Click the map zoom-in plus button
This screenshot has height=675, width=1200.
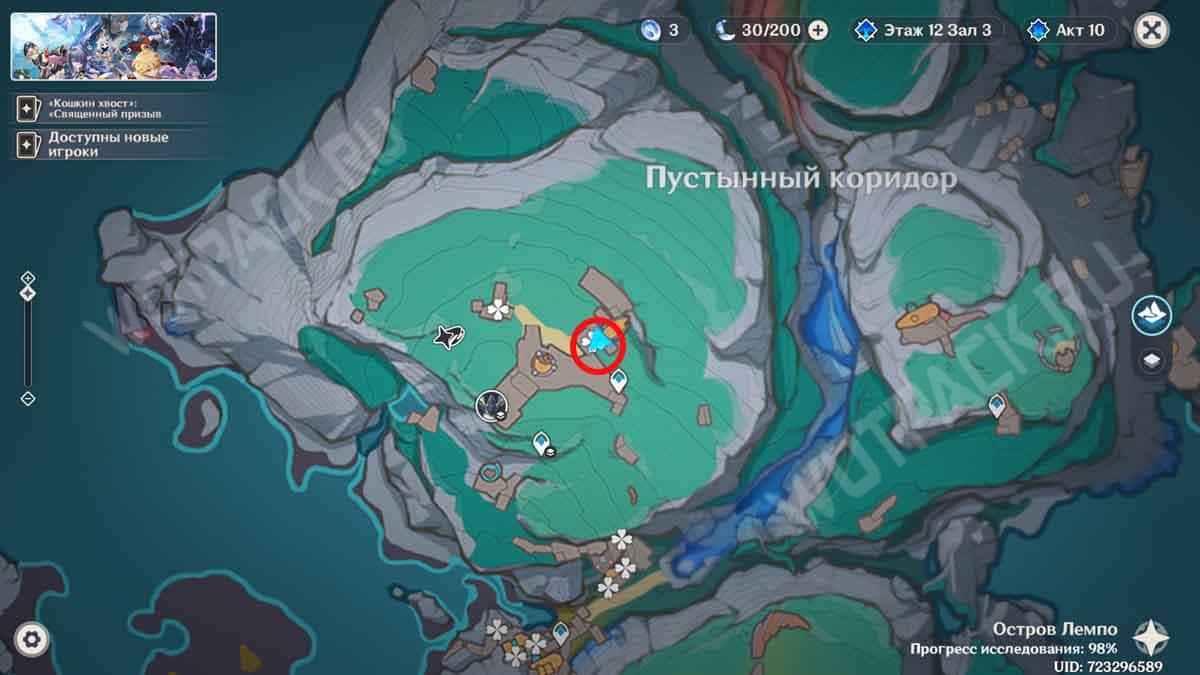(28, 278)
